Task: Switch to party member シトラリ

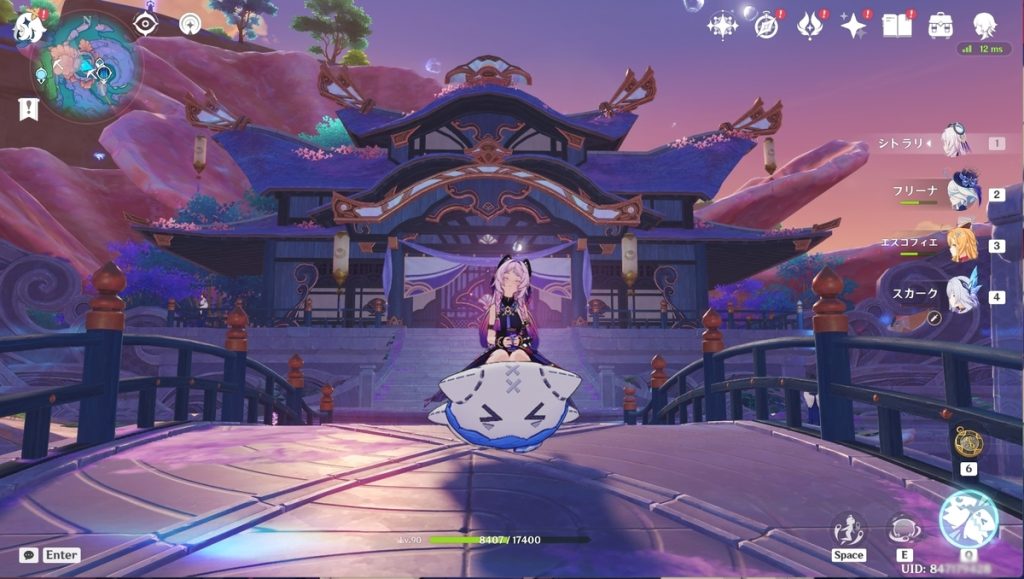Action: coord(955,142)
